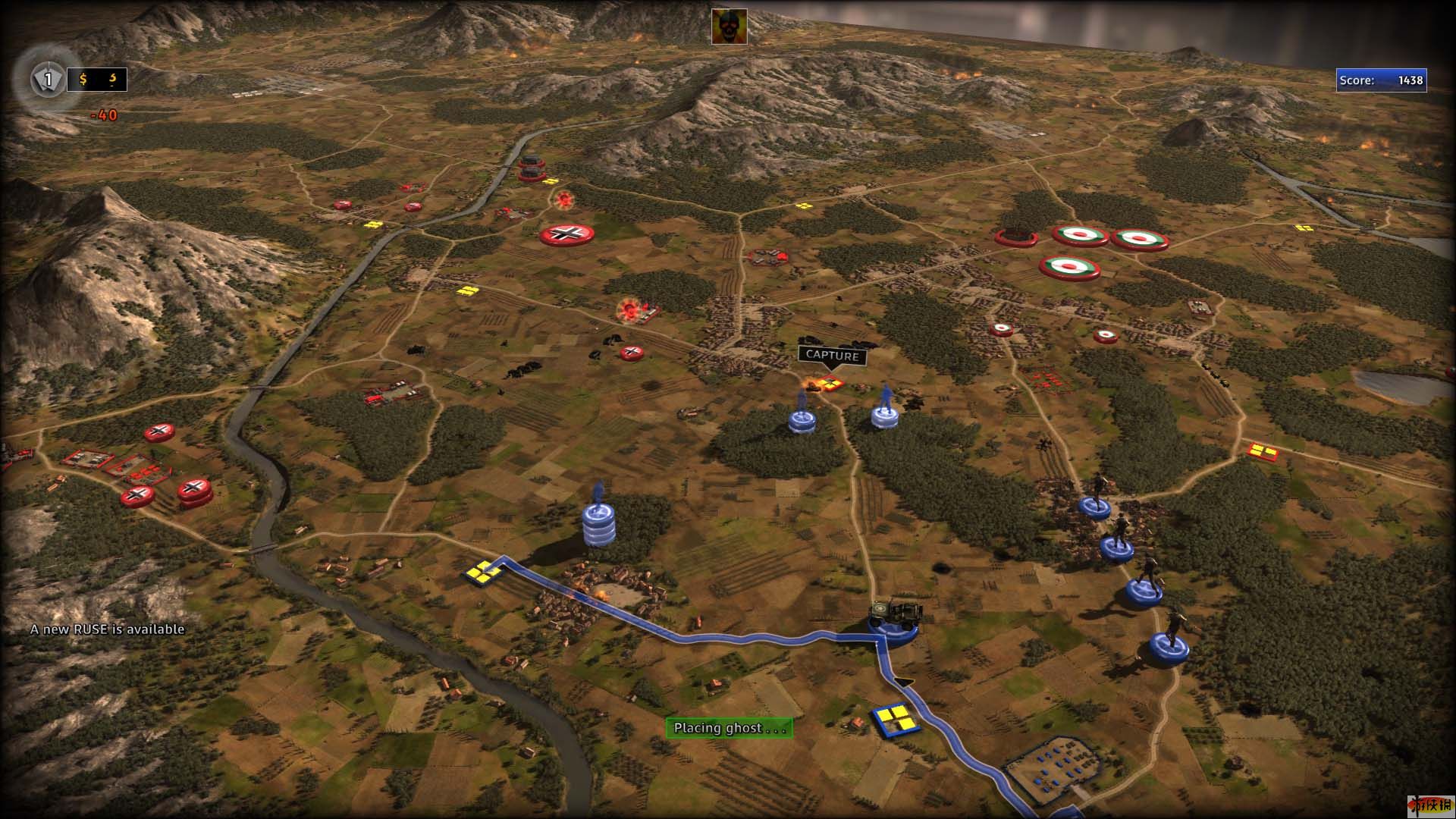Select the CAPTURE marker label
1456x819 pixels.
(832, 355)
